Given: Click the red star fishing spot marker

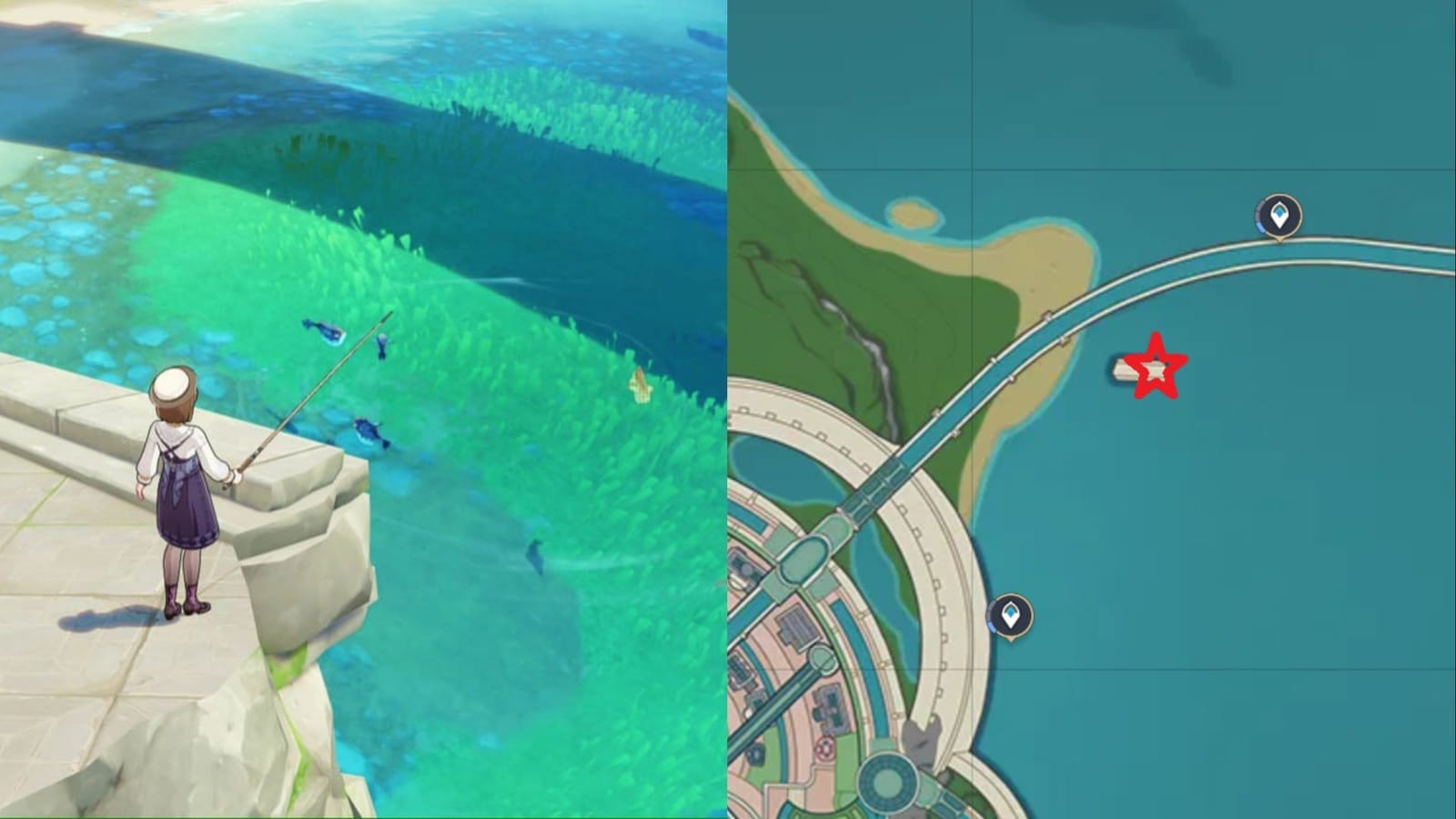Looking at the screenshot, I should [x=1156, y=367].
